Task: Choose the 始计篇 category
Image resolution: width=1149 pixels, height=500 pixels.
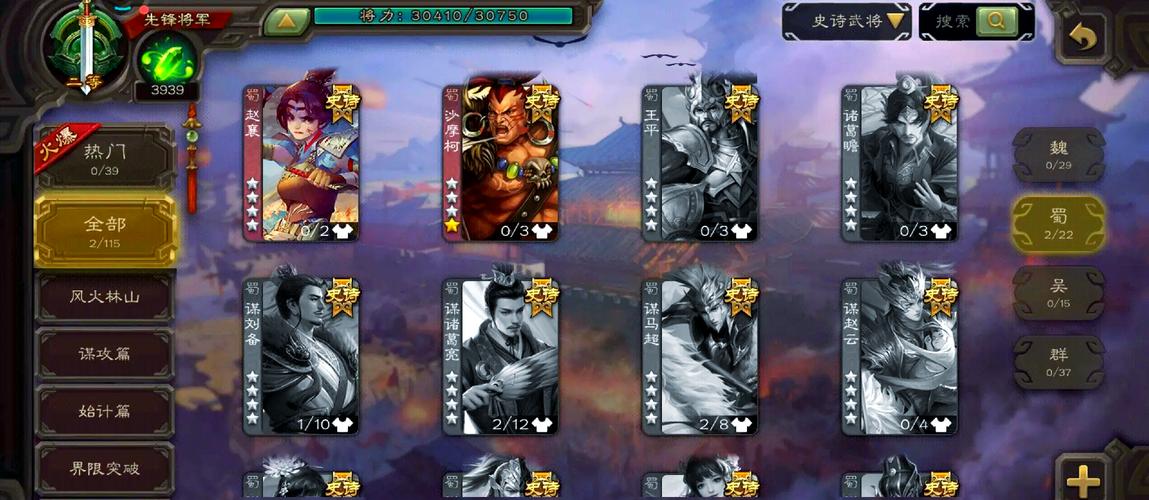Action: 105,411
